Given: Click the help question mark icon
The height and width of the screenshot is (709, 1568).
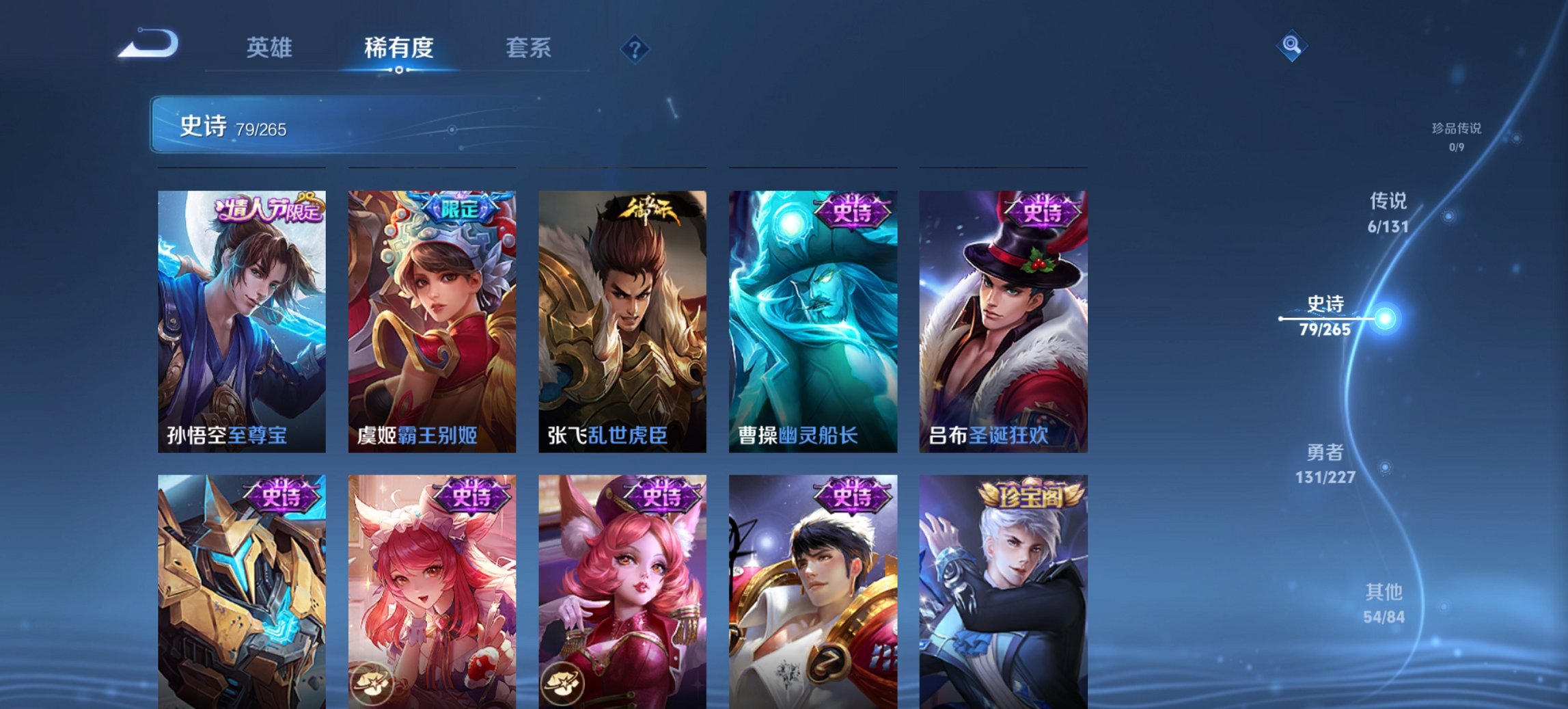Looking at the screenshot, I should (633, 48).
